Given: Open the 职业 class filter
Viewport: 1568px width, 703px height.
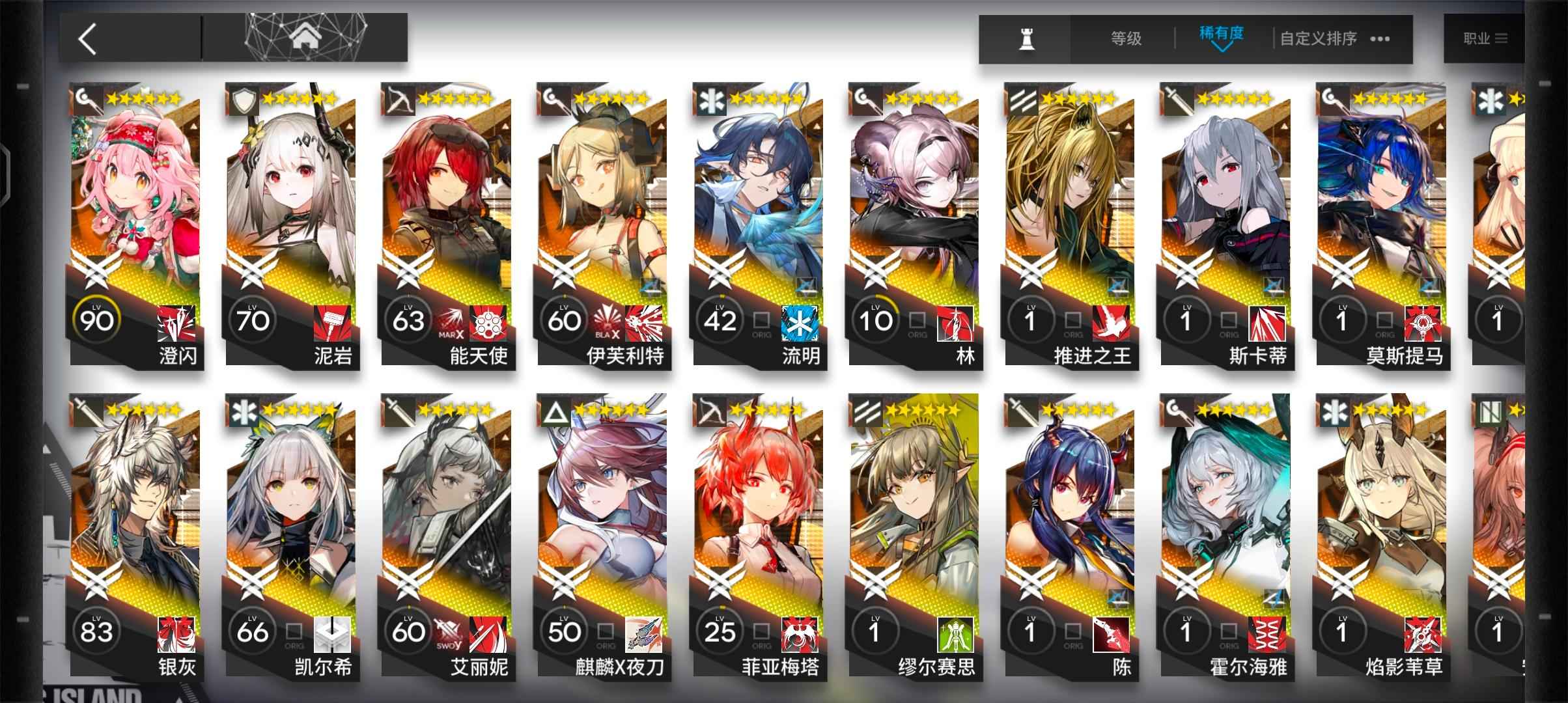Looking at the screenshot, I should coord(1485,39).
